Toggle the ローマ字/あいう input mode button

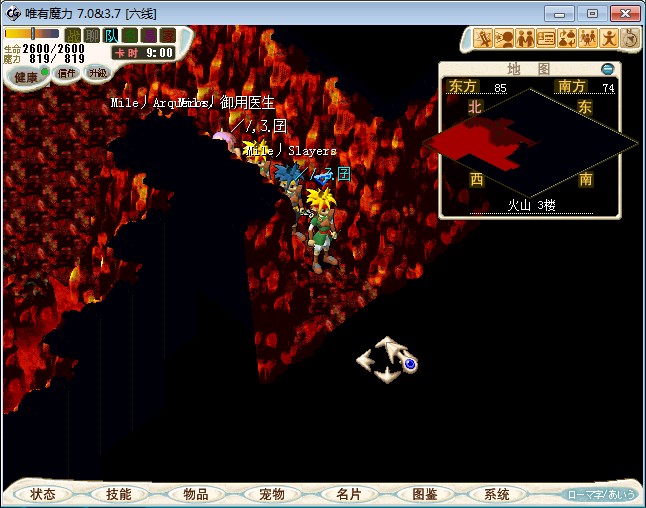(x=600, y=494)
